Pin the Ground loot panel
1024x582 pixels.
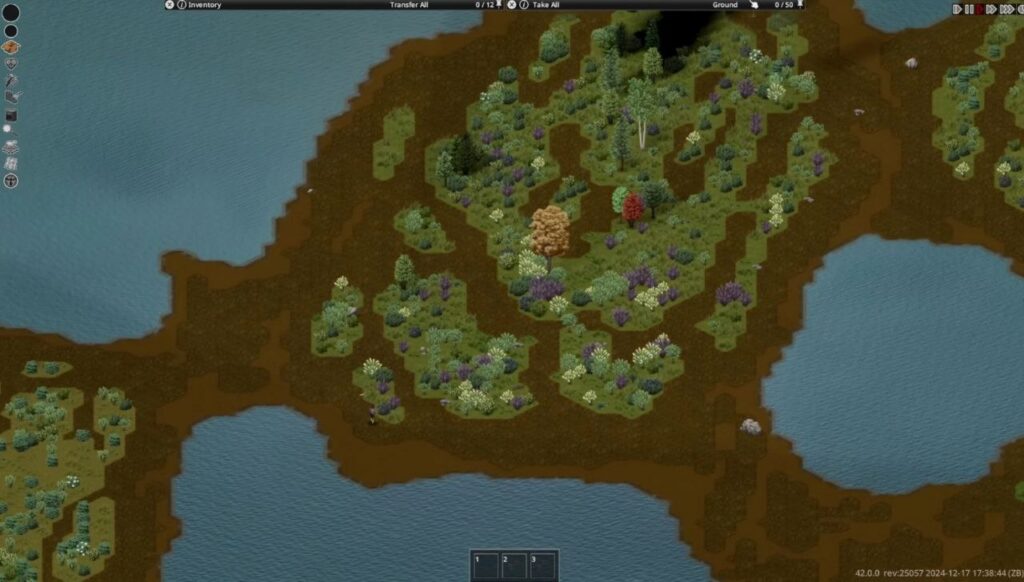coord(801,5)
